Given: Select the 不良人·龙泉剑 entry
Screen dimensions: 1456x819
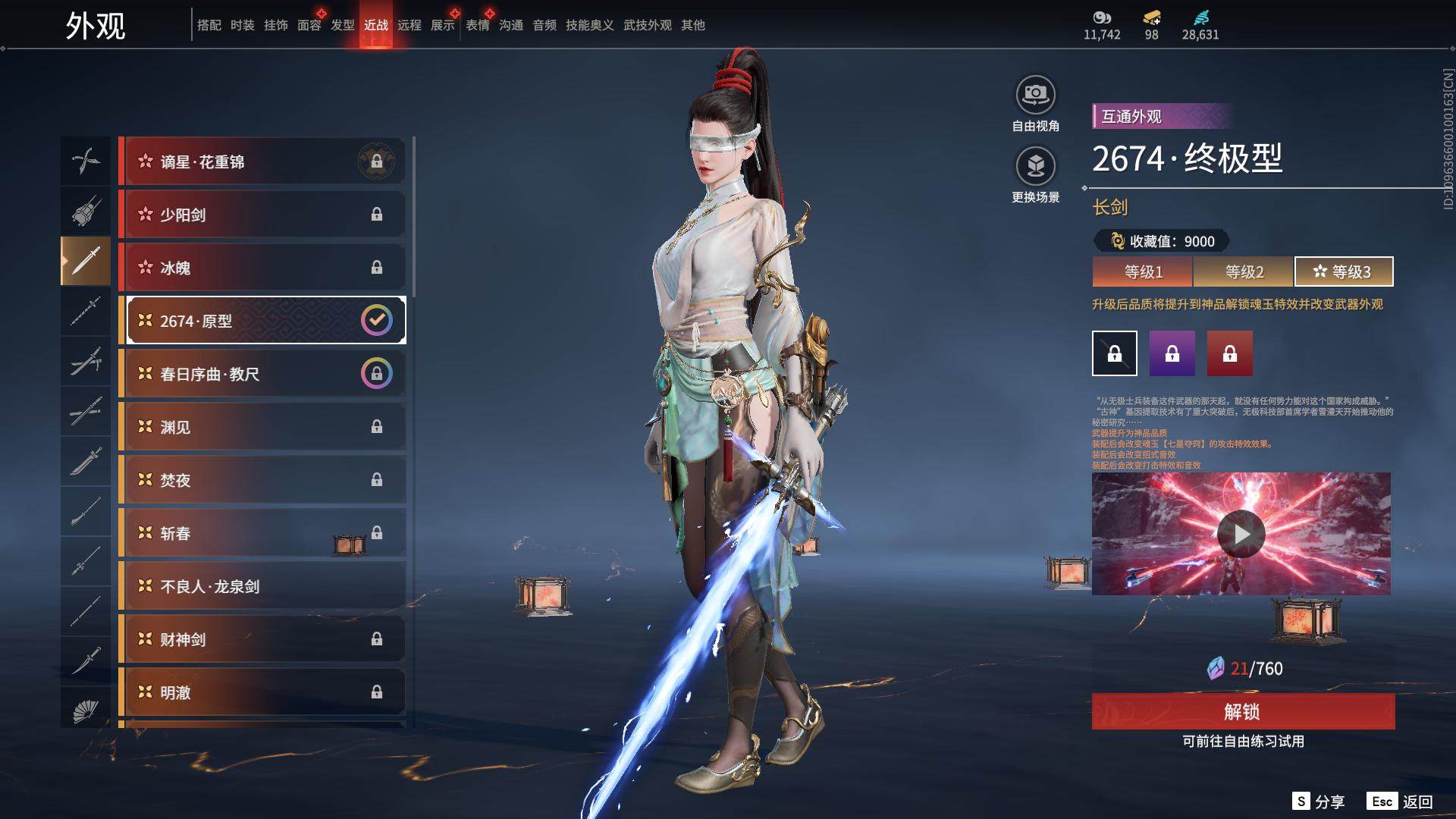Looking at the screenshot, I should click(262, 586).
